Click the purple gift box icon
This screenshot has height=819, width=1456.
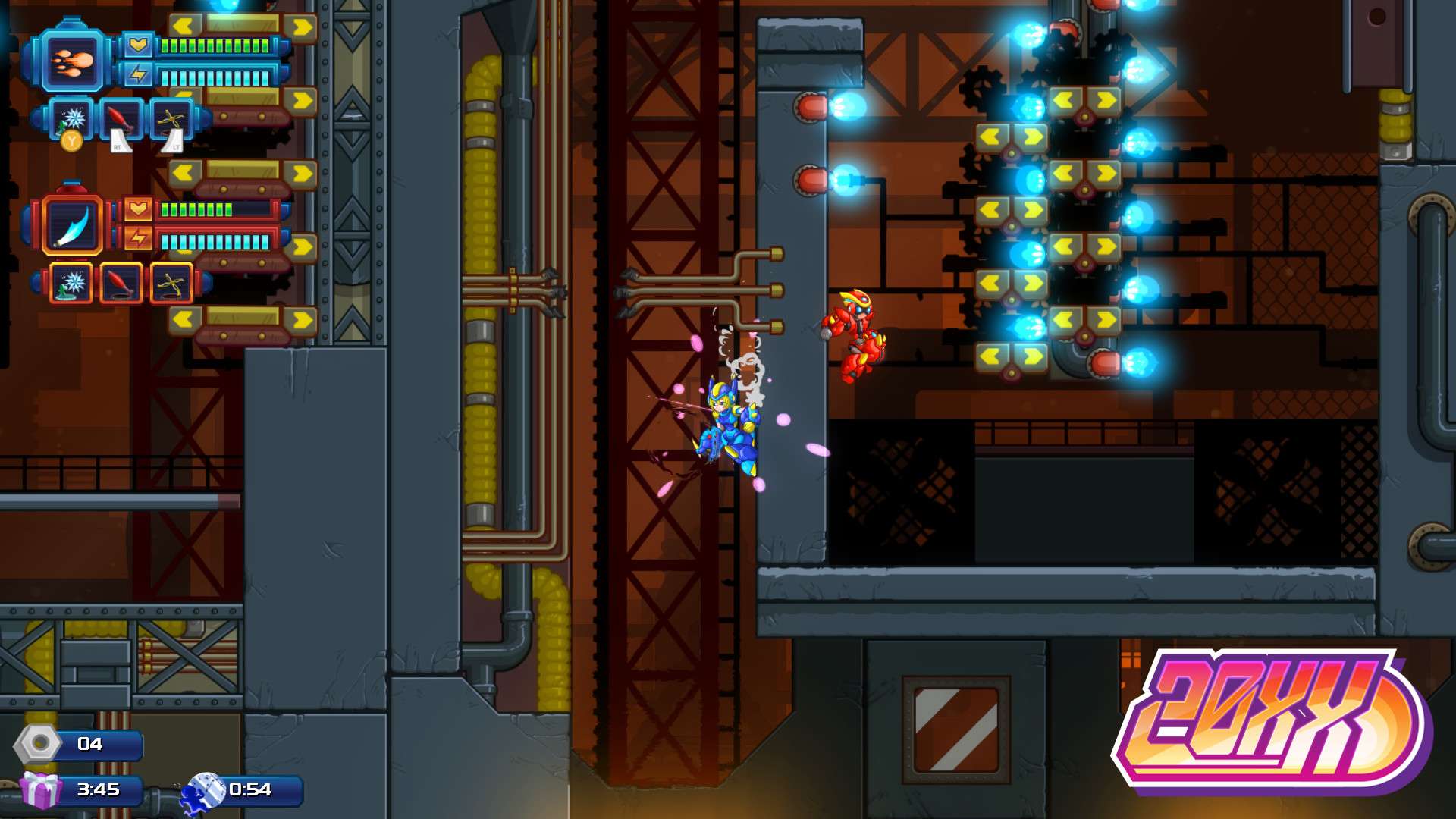(x=40, y=790)
